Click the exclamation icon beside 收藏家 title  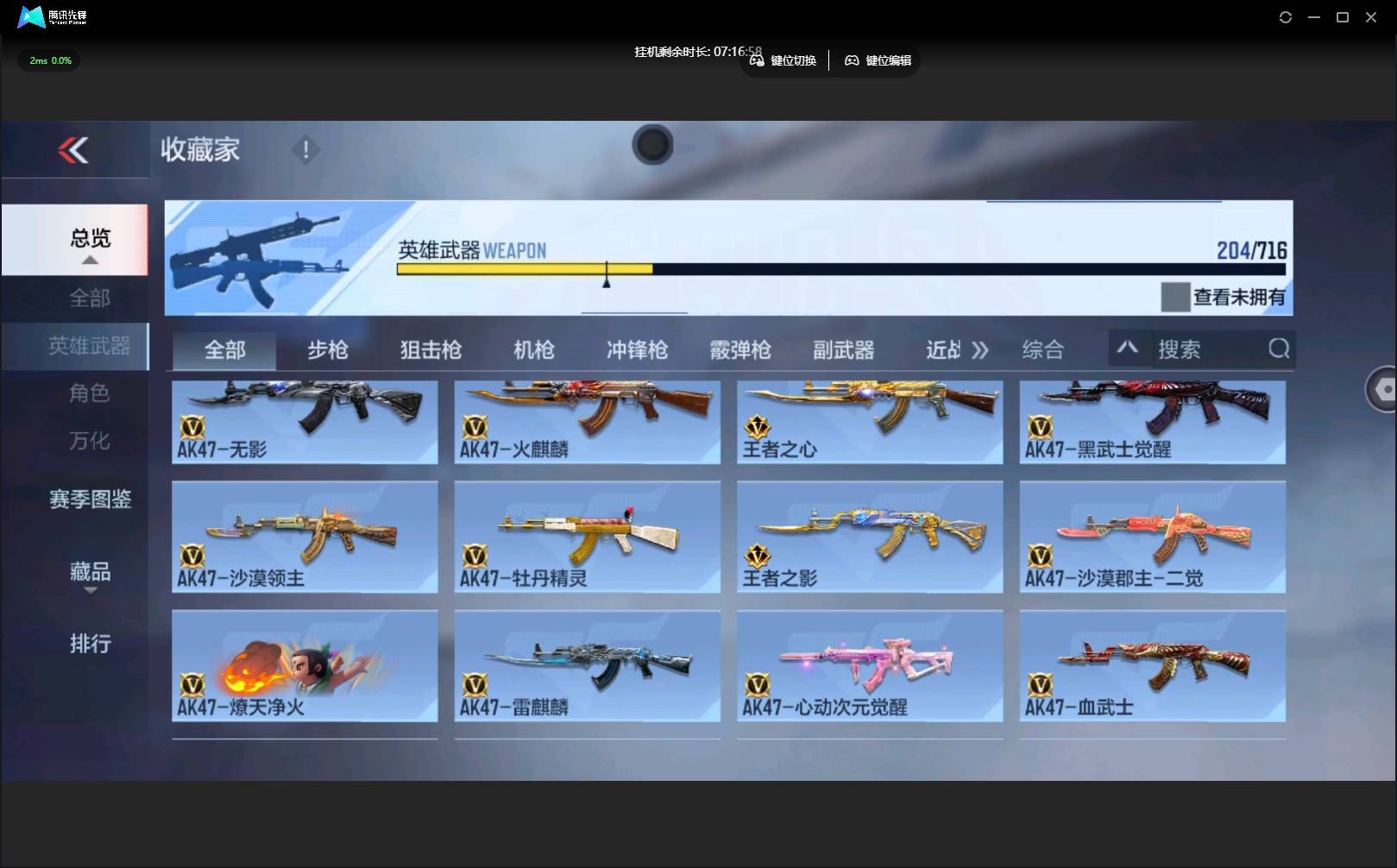pos(306,149)
